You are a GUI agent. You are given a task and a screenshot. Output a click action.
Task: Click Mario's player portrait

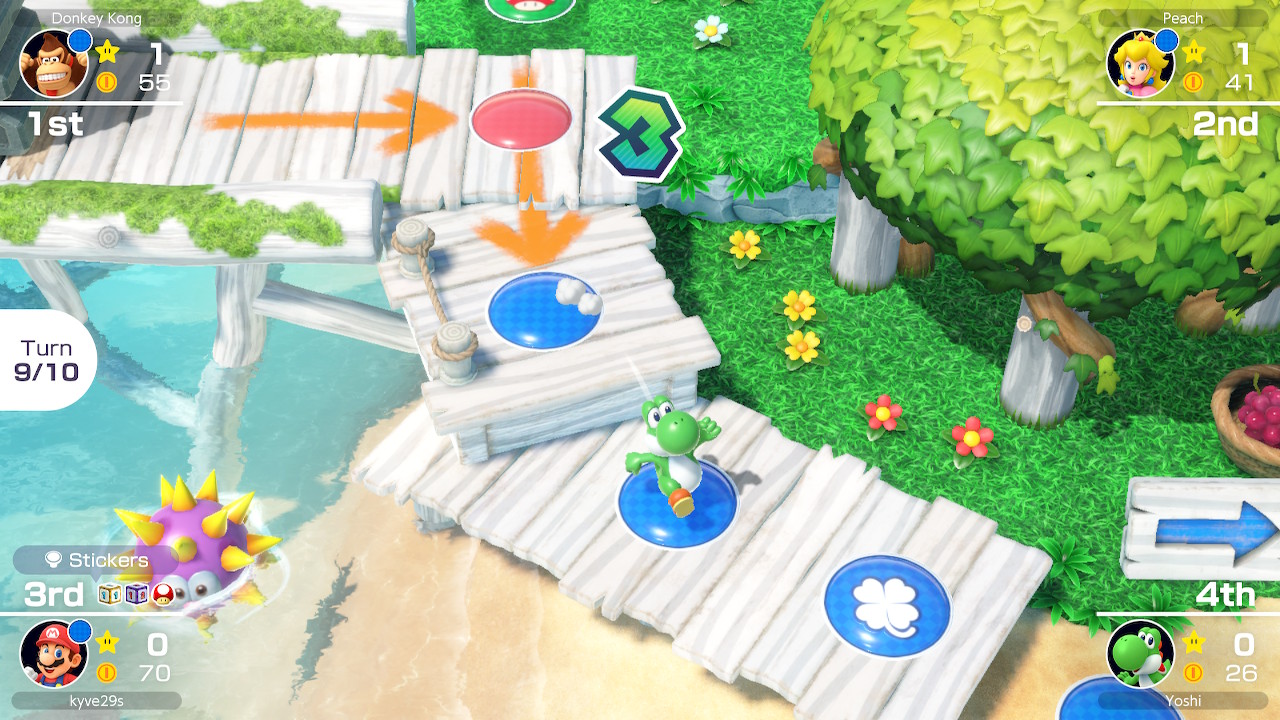[x=54, y=653]
